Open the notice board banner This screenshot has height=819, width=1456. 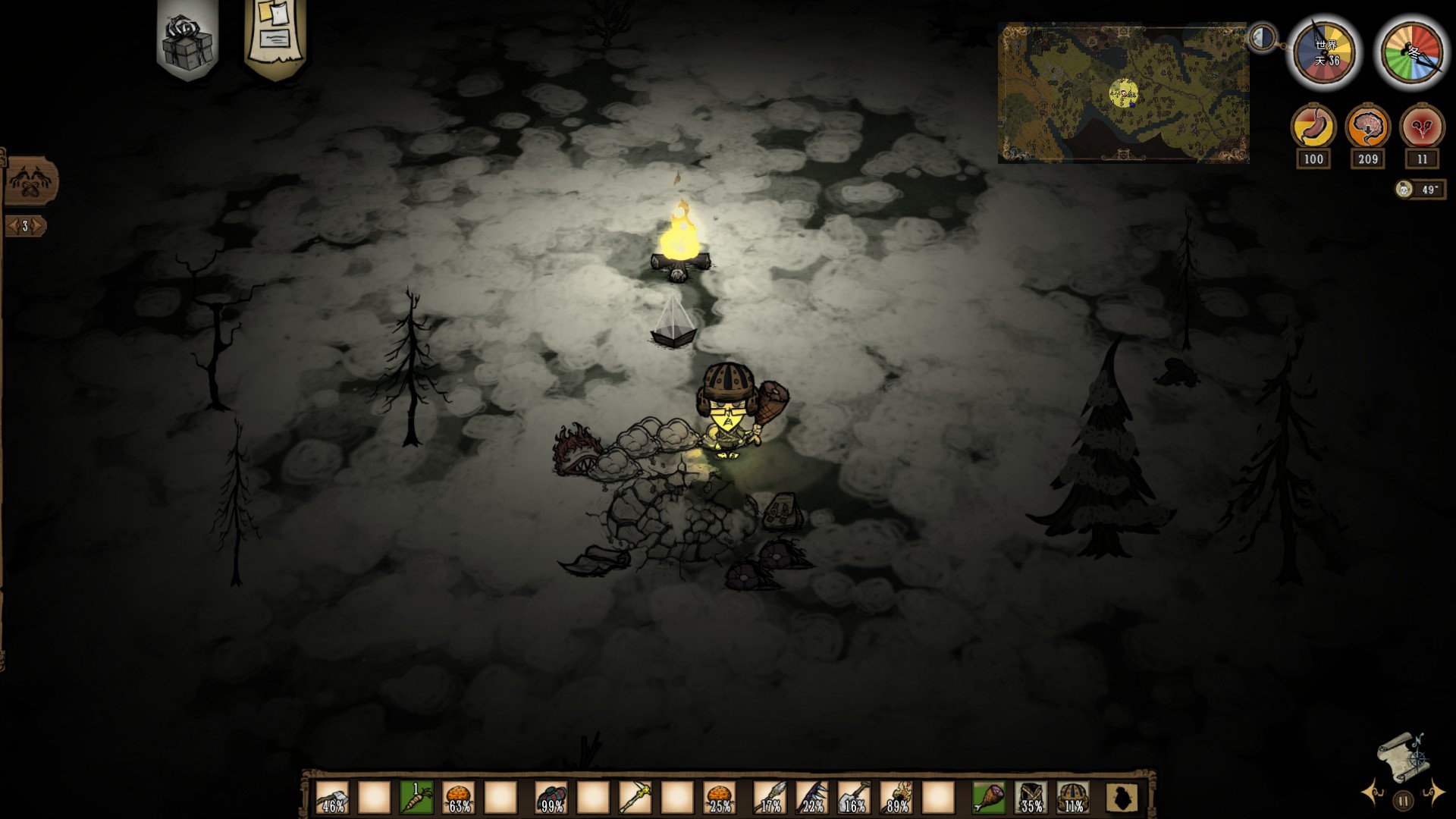coord(275,34)
